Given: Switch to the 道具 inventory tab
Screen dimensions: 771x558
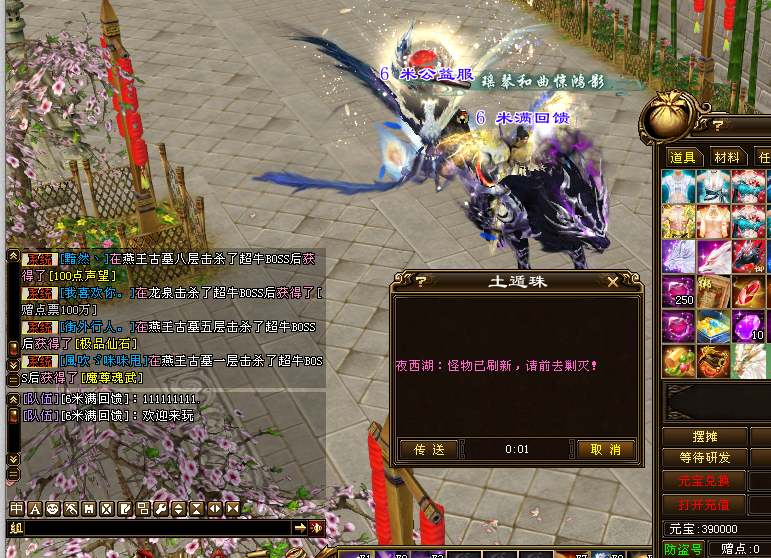Looking at the screenshot, I should [x=683, y=157].
